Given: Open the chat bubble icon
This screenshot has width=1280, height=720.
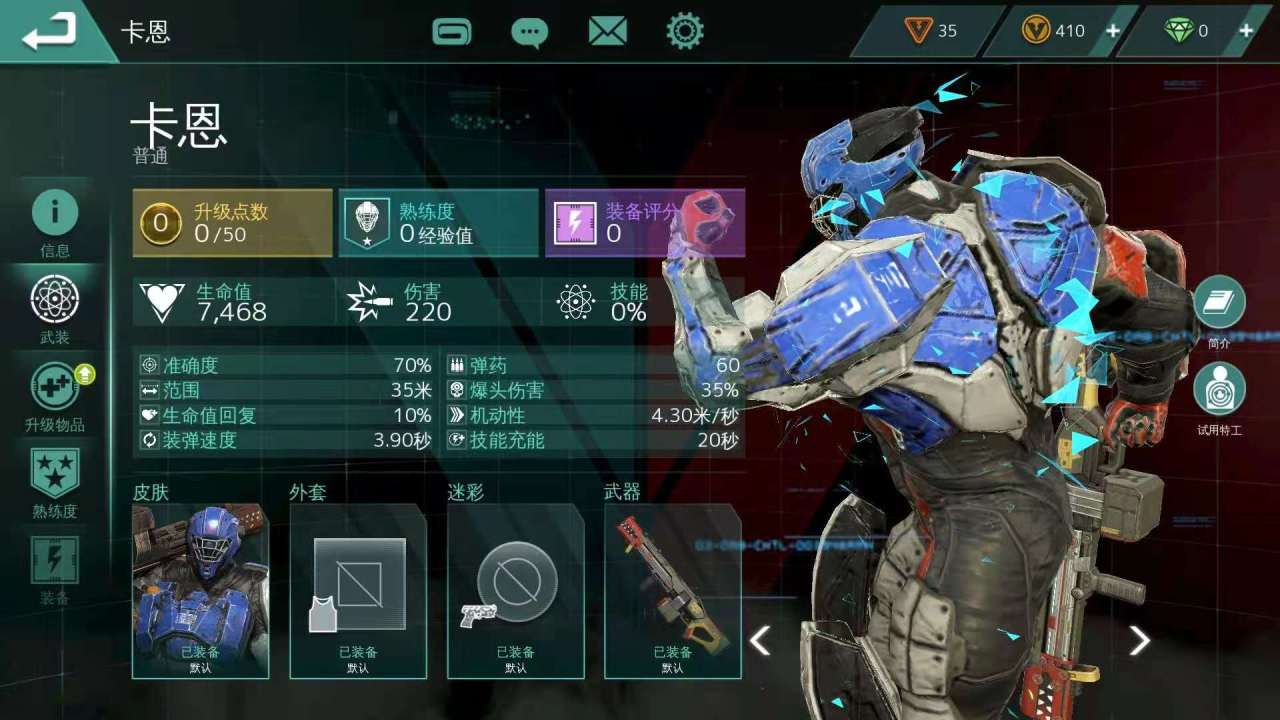Looking at the screenshot, I should [x=529, y=32].
